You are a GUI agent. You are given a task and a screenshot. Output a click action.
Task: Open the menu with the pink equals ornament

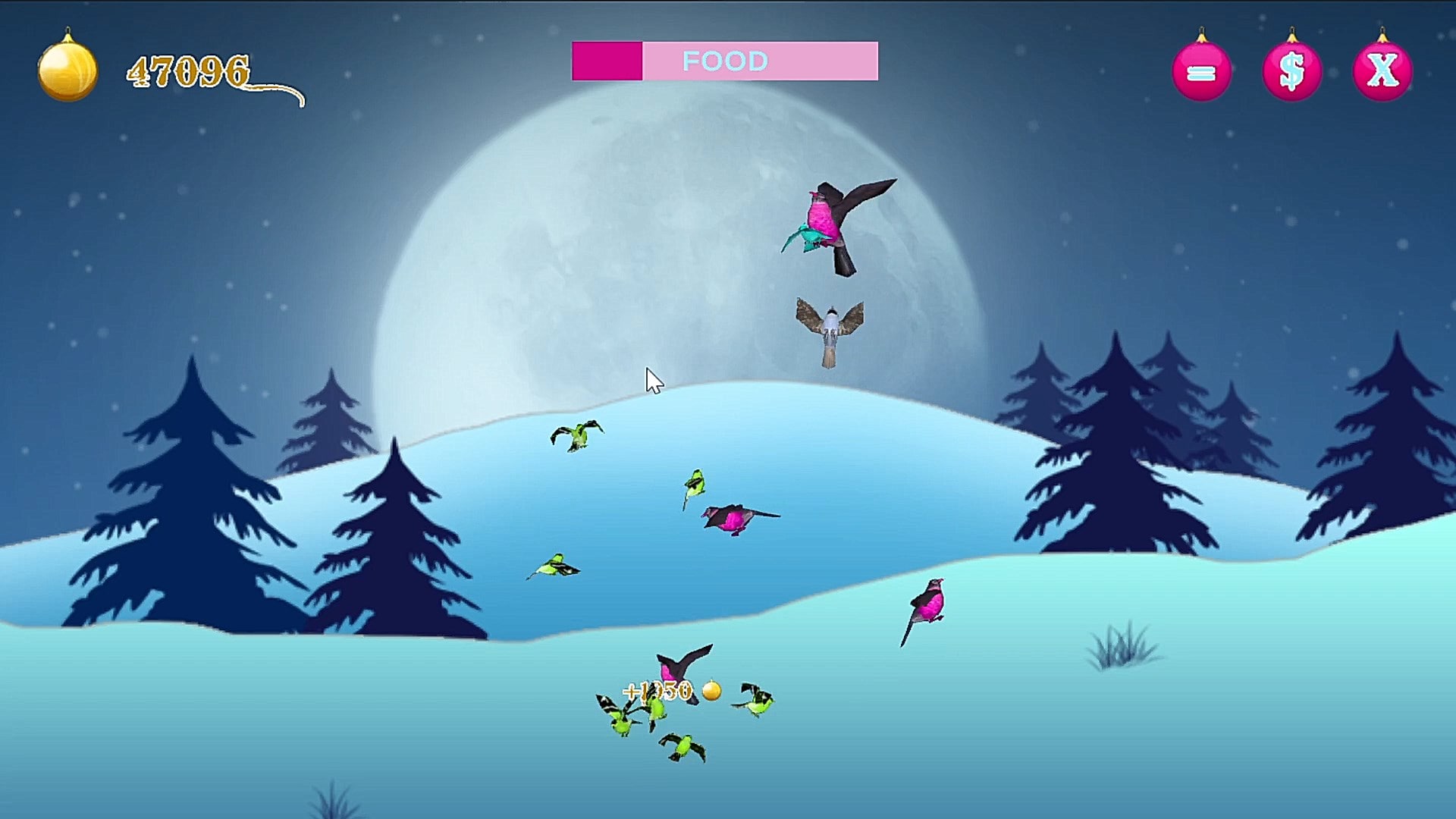click(x=1201, y=72)
